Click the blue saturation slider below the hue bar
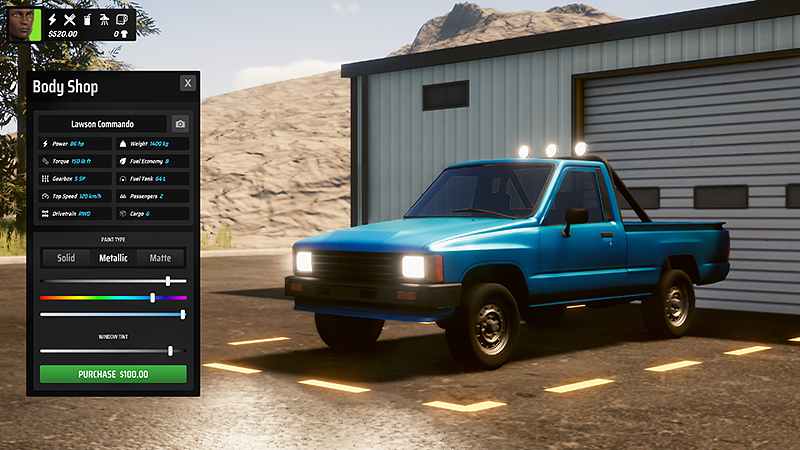The image size is (800, 450). tap(113, 315)
